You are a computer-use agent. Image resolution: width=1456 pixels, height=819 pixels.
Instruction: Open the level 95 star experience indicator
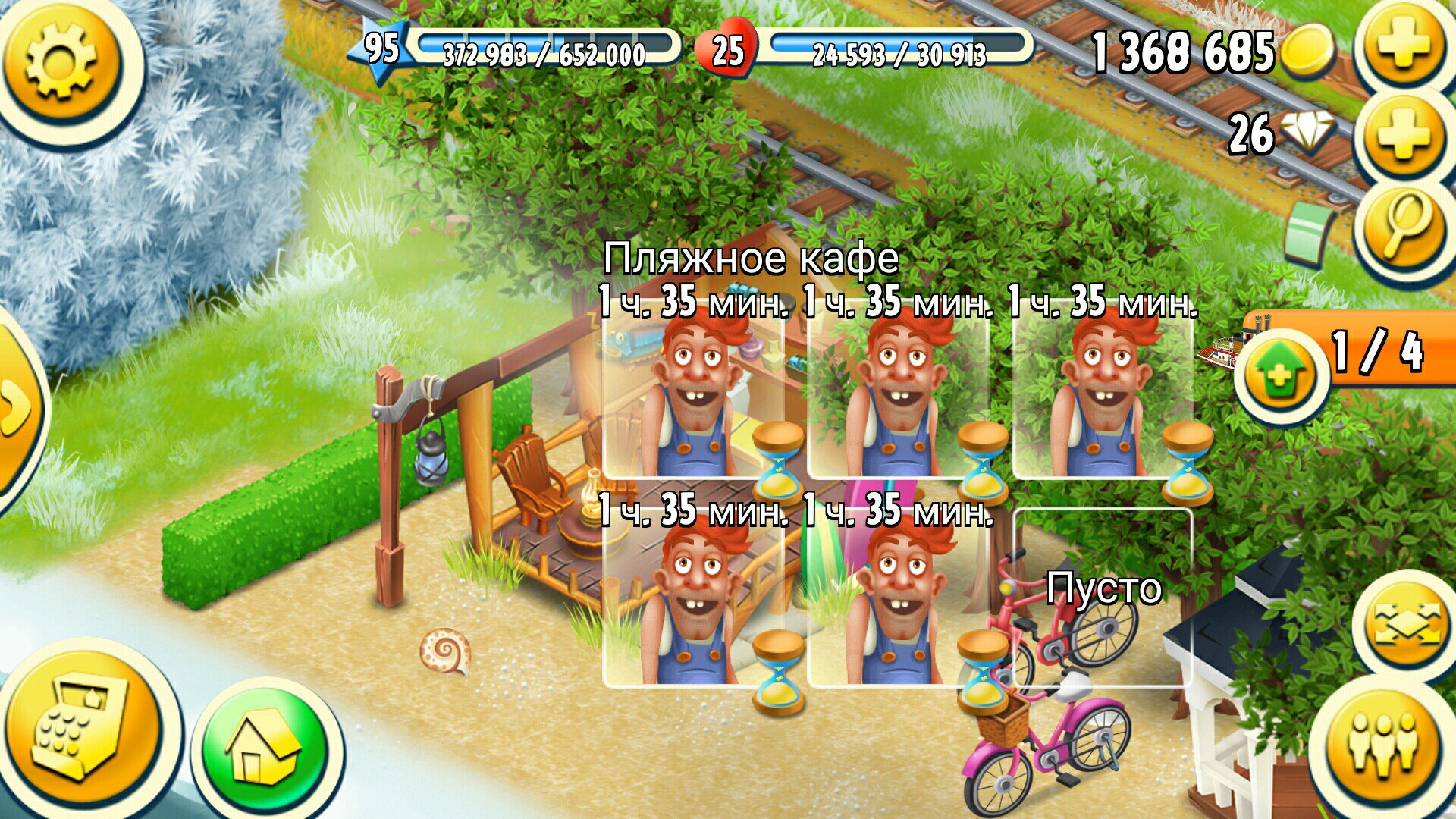tap(381, 50)
